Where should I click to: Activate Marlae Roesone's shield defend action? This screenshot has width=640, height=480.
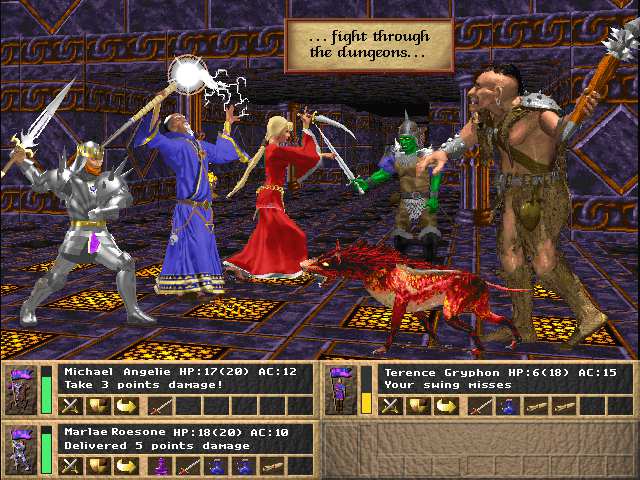pyautogui.click(x=98, y=465)
